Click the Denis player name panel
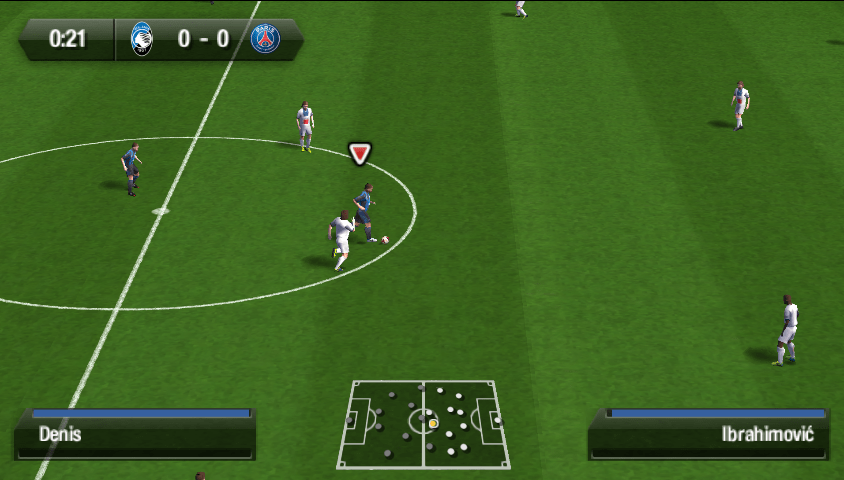The width and height of the screenshot is (844, 480). click(x=135, y=434)
